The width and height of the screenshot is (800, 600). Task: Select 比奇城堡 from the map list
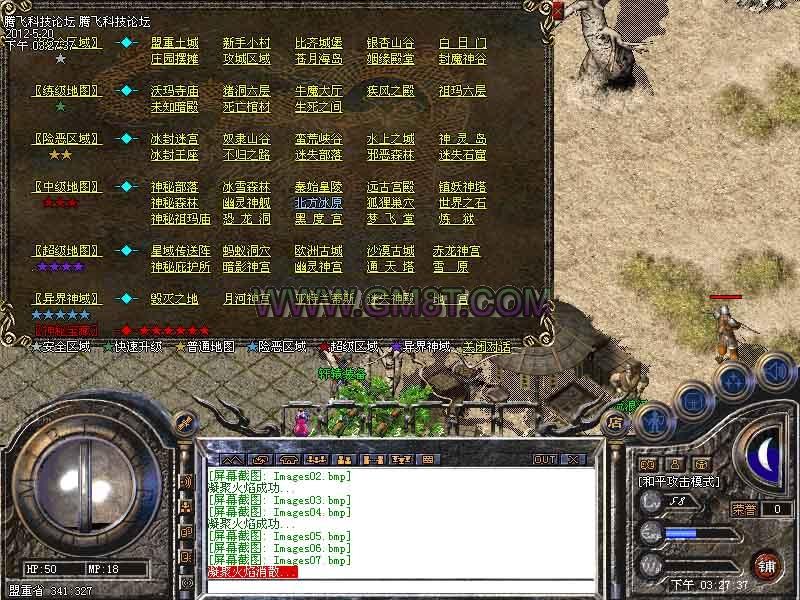coord(318,44)
